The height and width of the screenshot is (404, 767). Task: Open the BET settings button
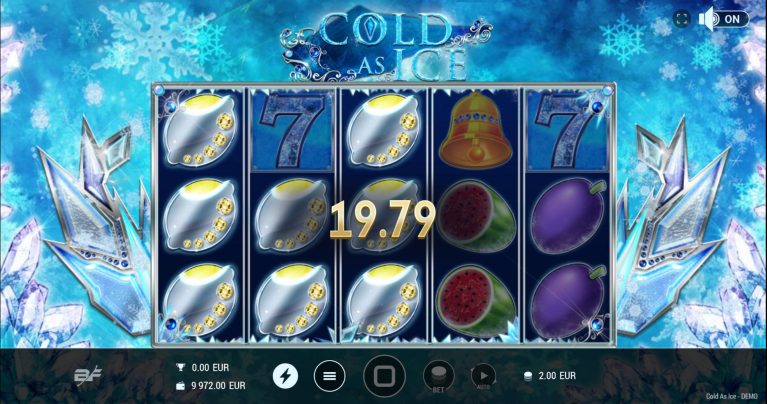click(436, 375)
